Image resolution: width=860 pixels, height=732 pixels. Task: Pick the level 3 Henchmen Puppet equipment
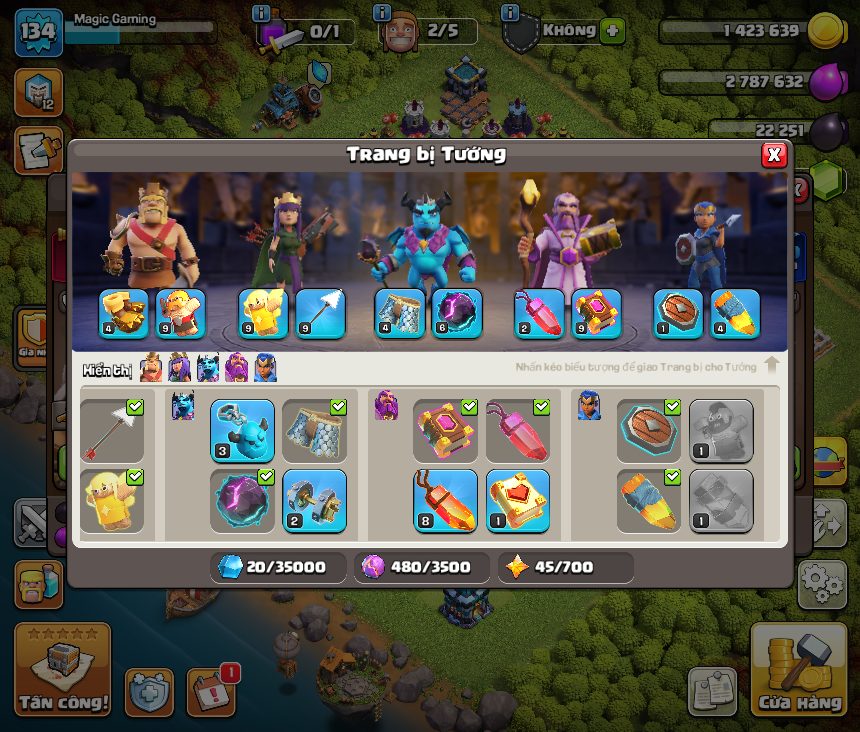tap(242, 431)
